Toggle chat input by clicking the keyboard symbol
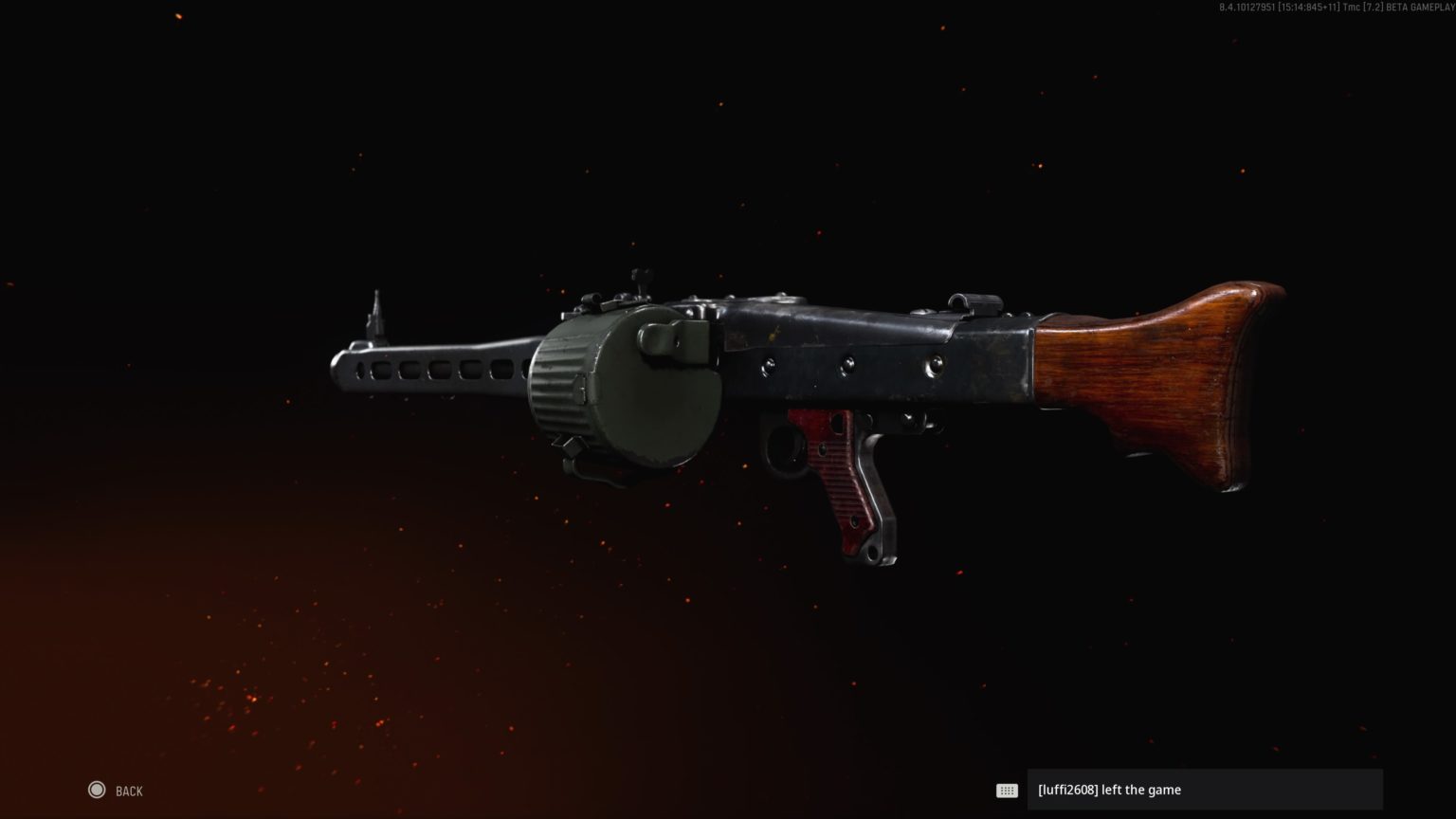This screenshot has height=819, width=1456. click(1007, 790)
